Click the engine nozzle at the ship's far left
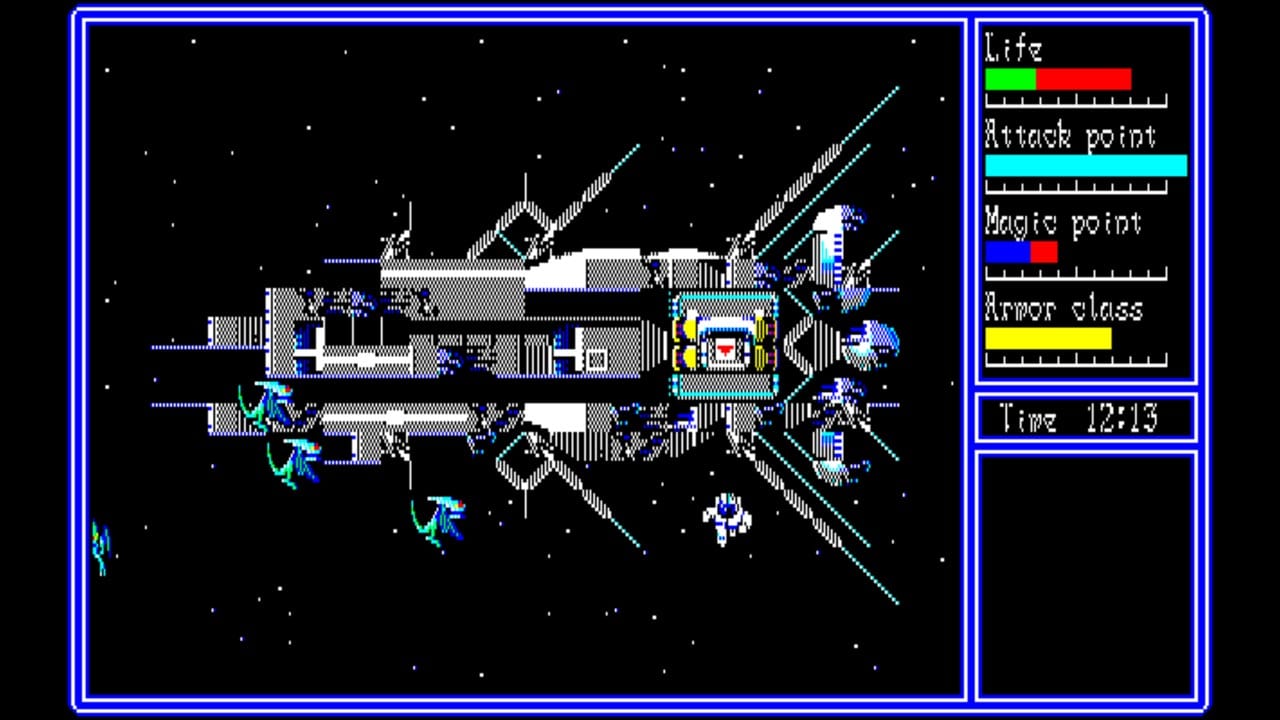 click(232, 330)
